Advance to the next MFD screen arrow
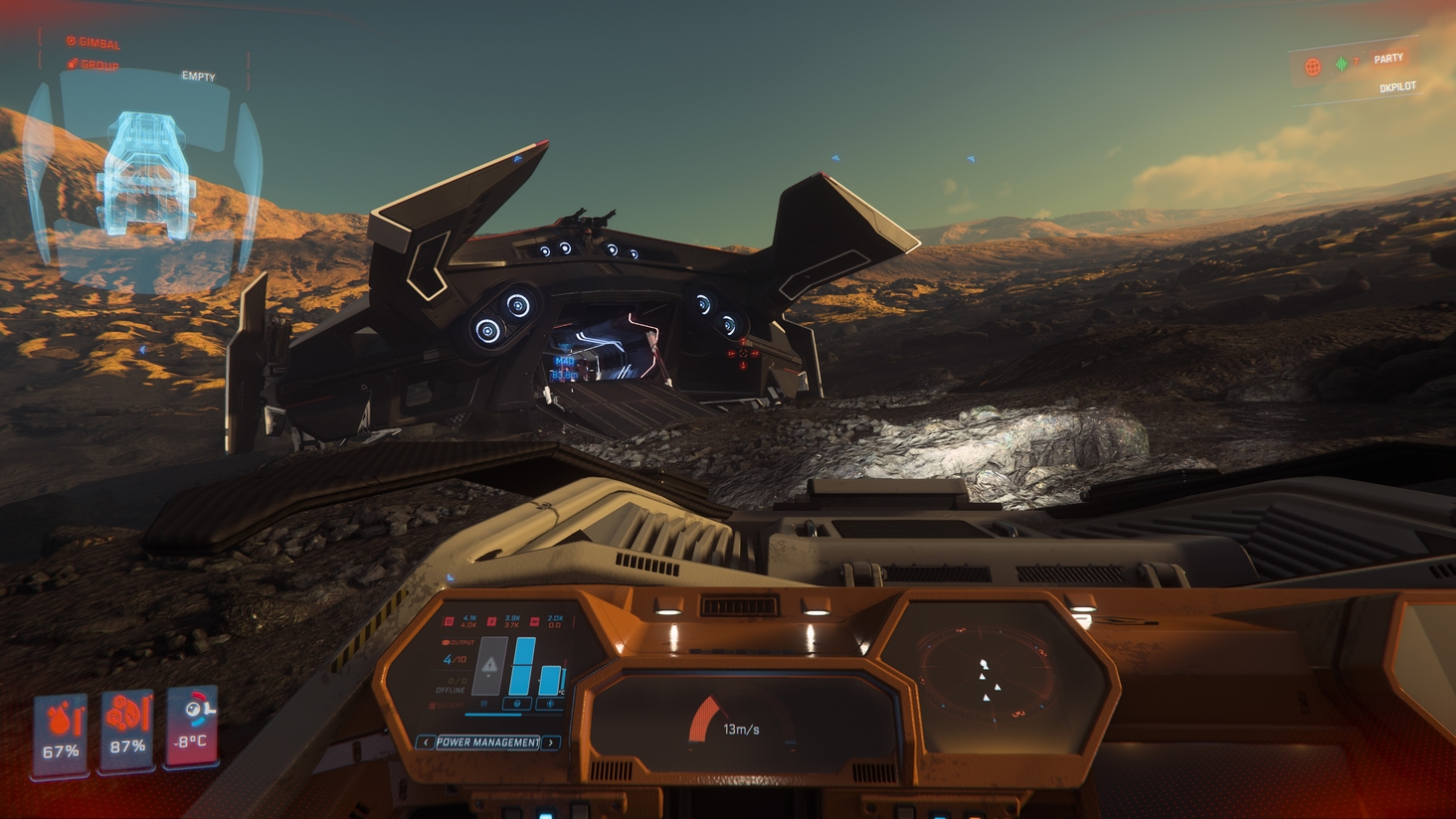Viewport: 1456px width, 819px height. (x=551, y=742)
